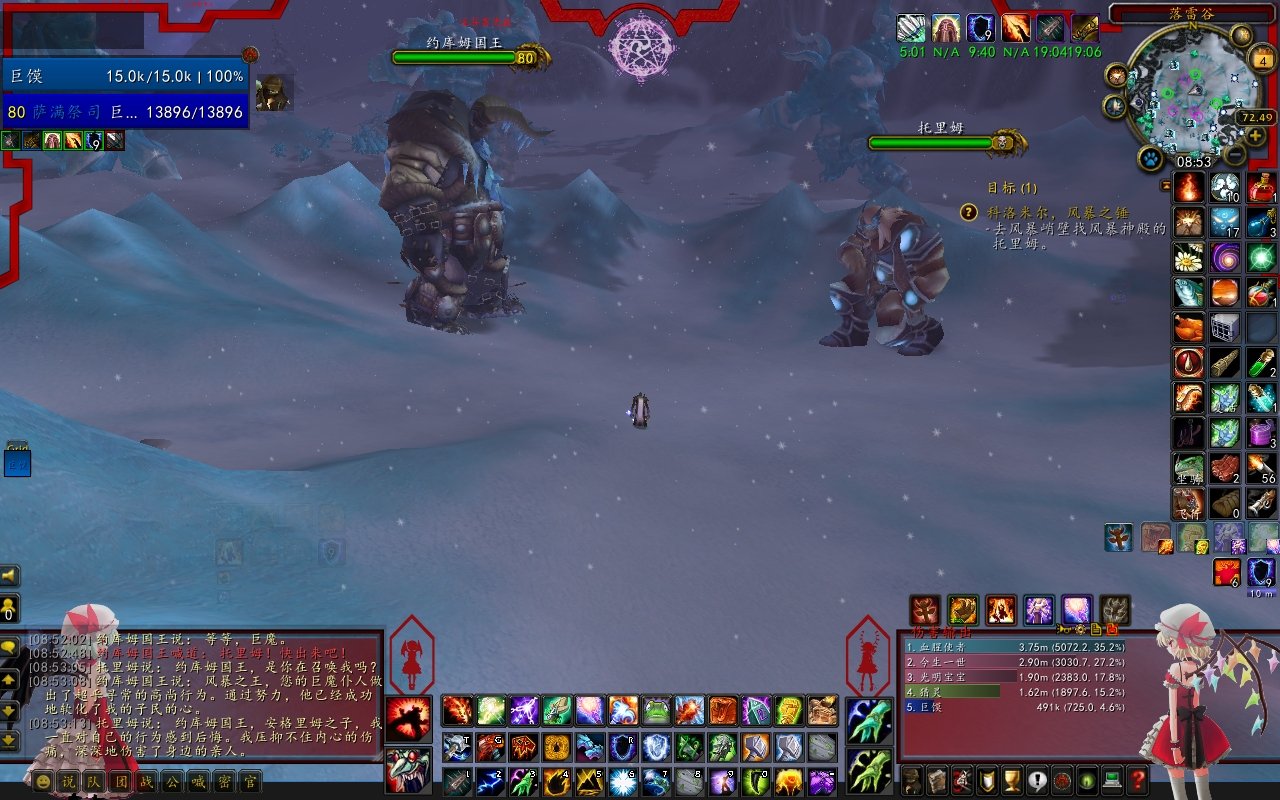Image resolution: width=1280 pixels, height=800 pixels.
Task: Click the speaker icon above the chat
Action: click(9, 576)
